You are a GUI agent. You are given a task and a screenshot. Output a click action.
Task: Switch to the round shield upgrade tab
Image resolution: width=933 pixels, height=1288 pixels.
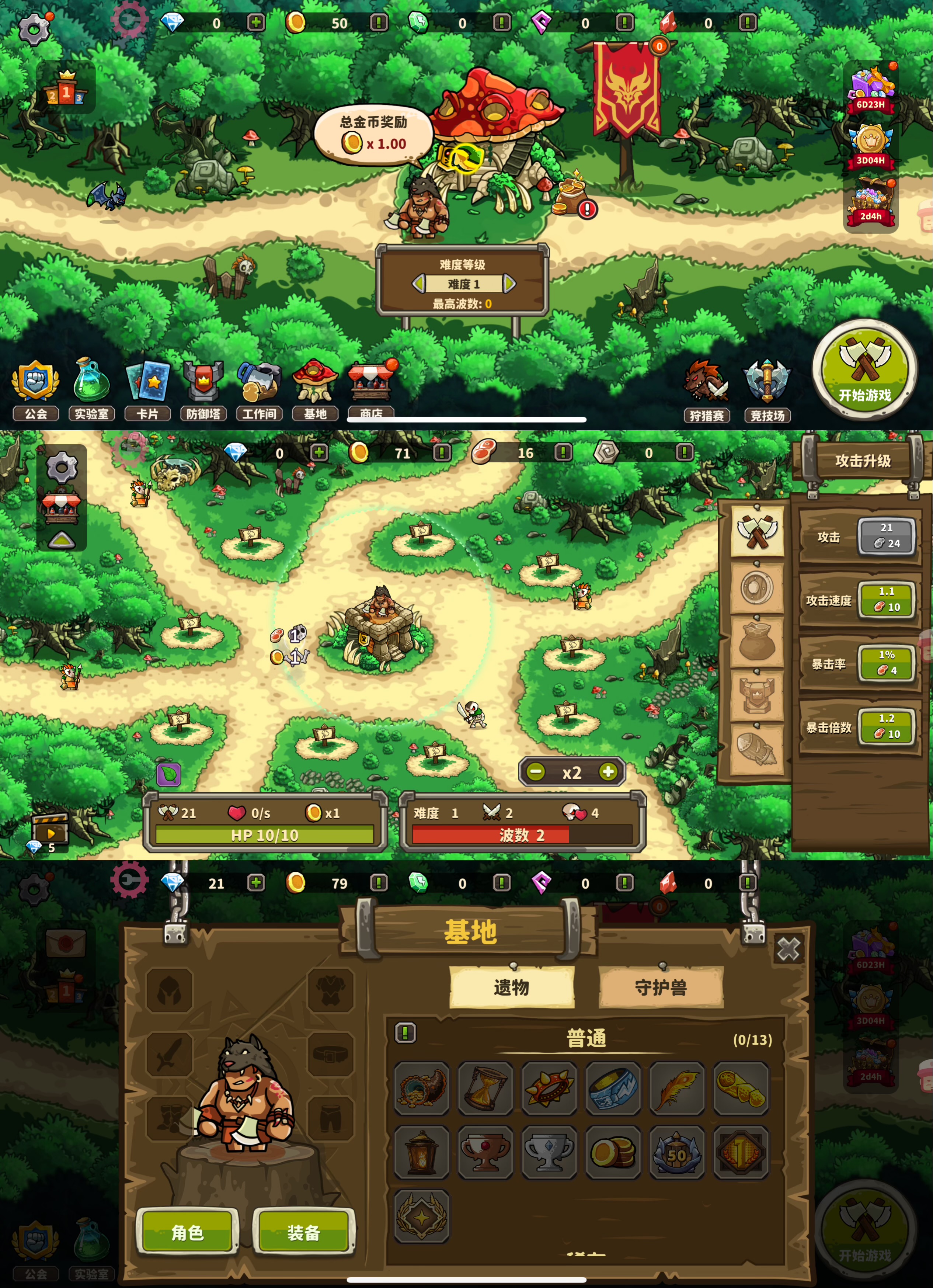pos(756,588)
